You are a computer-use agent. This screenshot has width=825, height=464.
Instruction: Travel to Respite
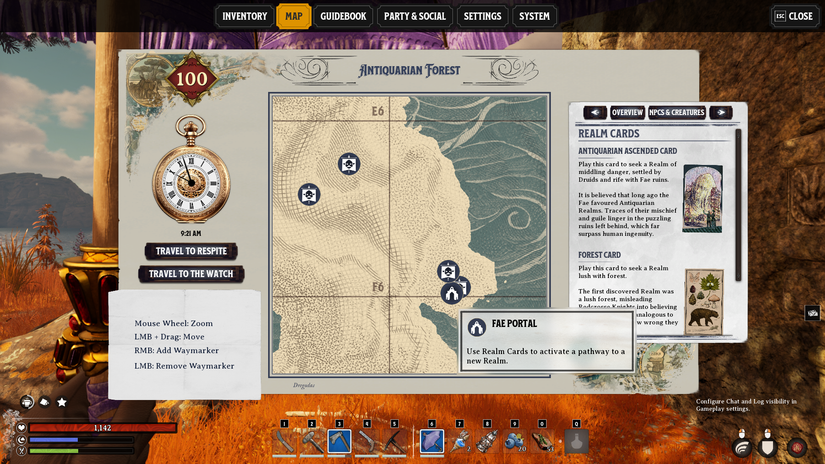(190, 251)
